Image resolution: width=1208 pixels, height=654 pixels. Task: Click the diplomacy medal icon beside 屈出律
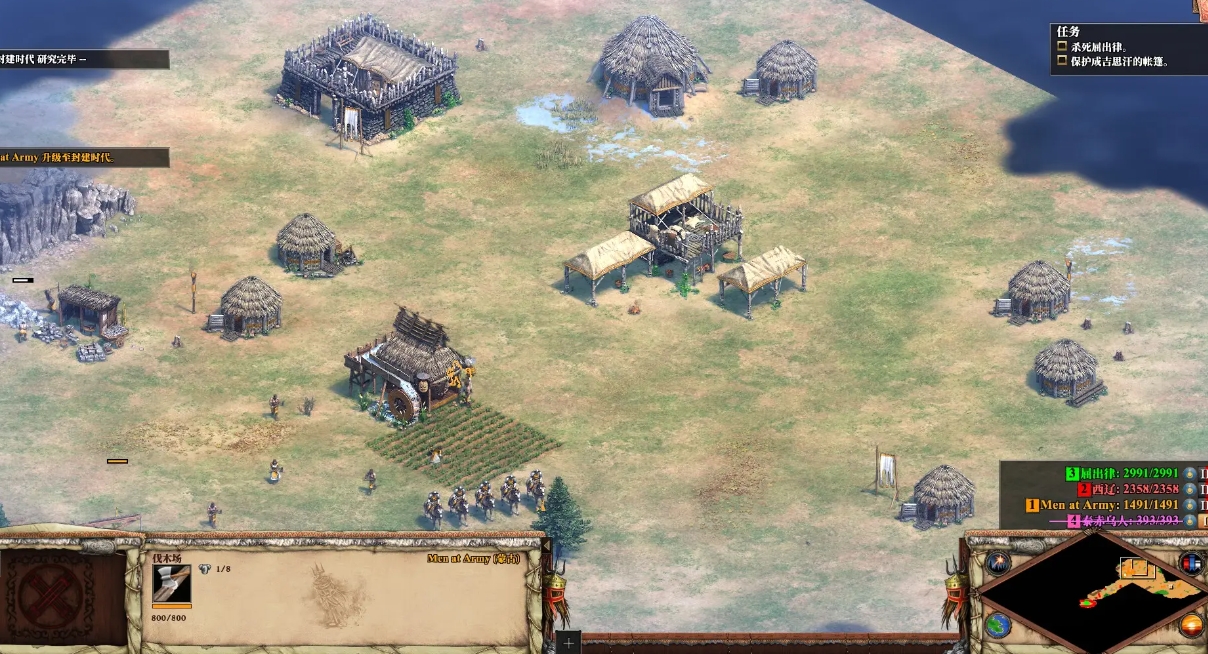click(x=1190, y=474)
